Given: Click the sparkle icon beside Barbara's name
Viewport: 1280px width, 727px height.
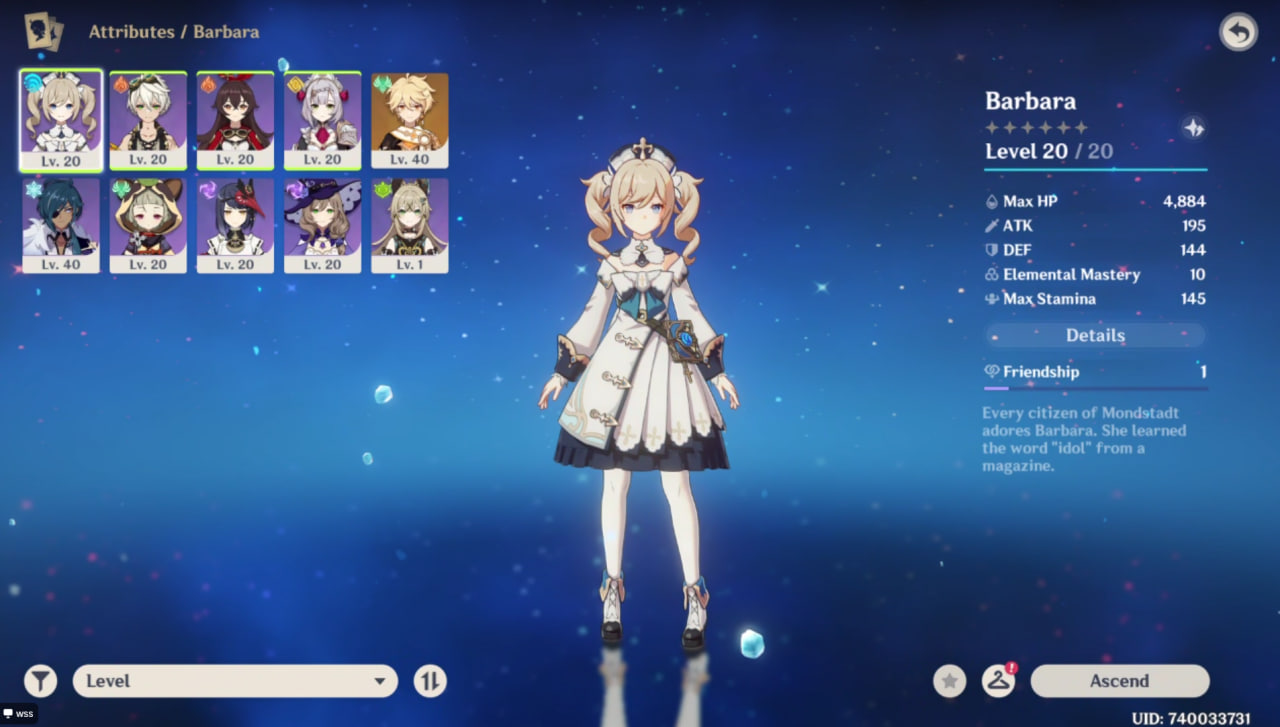Looking at the screenshot, I should coord(1193,128).
